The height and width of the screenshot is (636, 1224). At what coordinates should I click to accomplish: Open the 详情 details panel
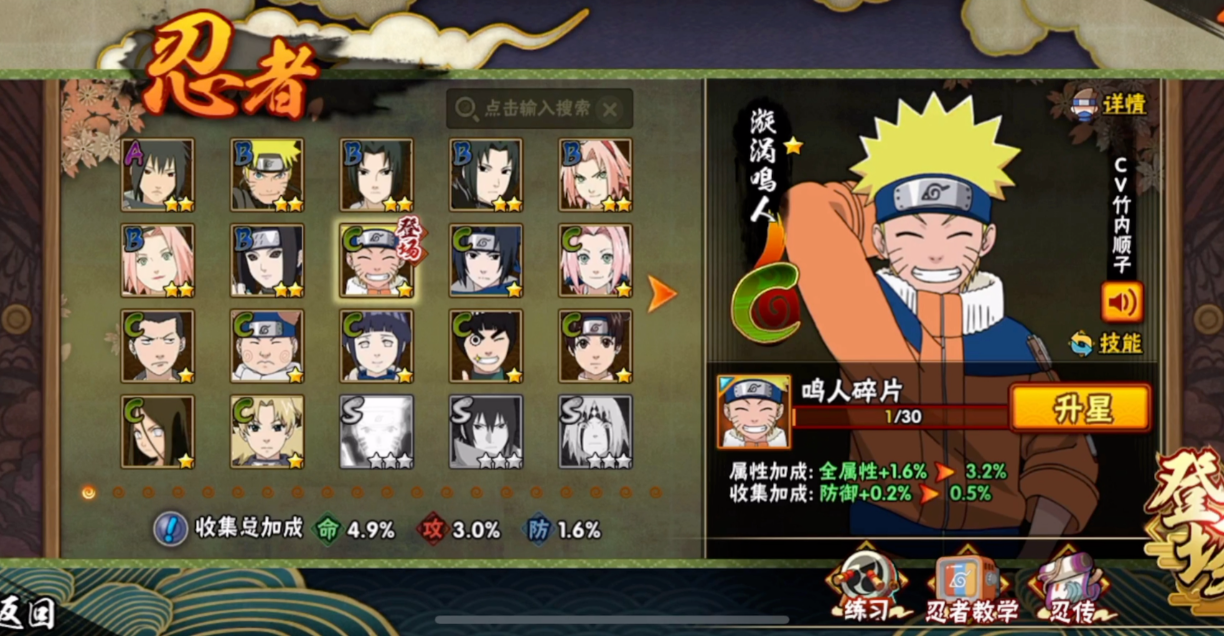point(1108,103)
